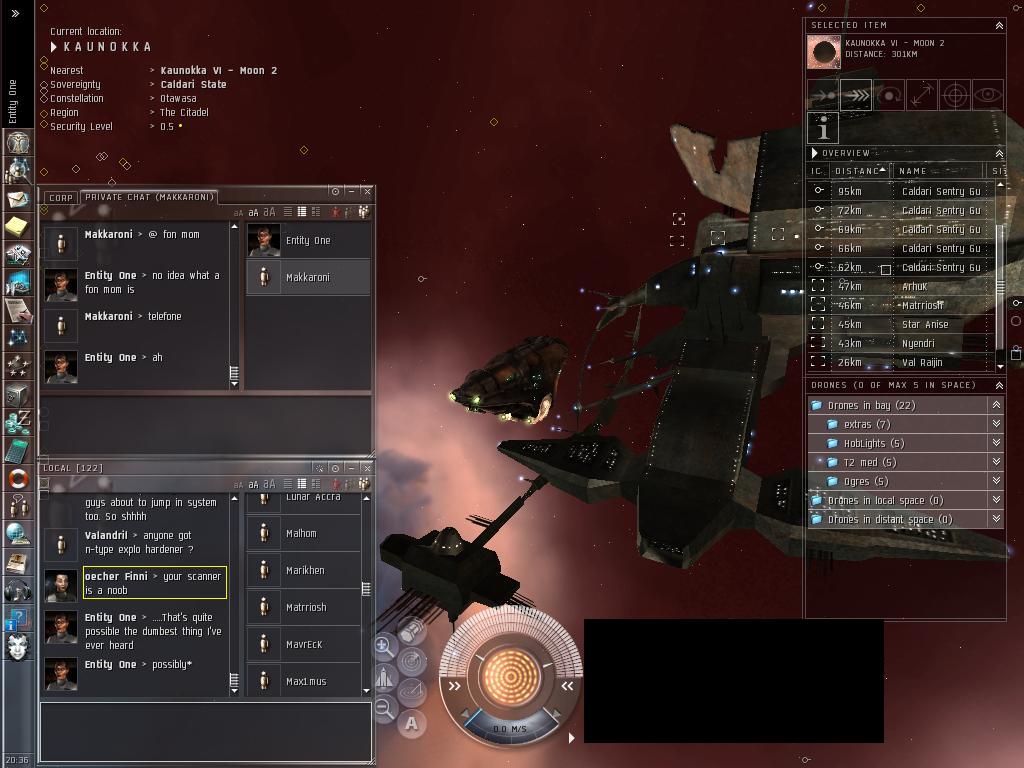Click the orbit icon in Selected Item
The width and height of the screenshot is (1024, 768).
(x=889, y=95)
